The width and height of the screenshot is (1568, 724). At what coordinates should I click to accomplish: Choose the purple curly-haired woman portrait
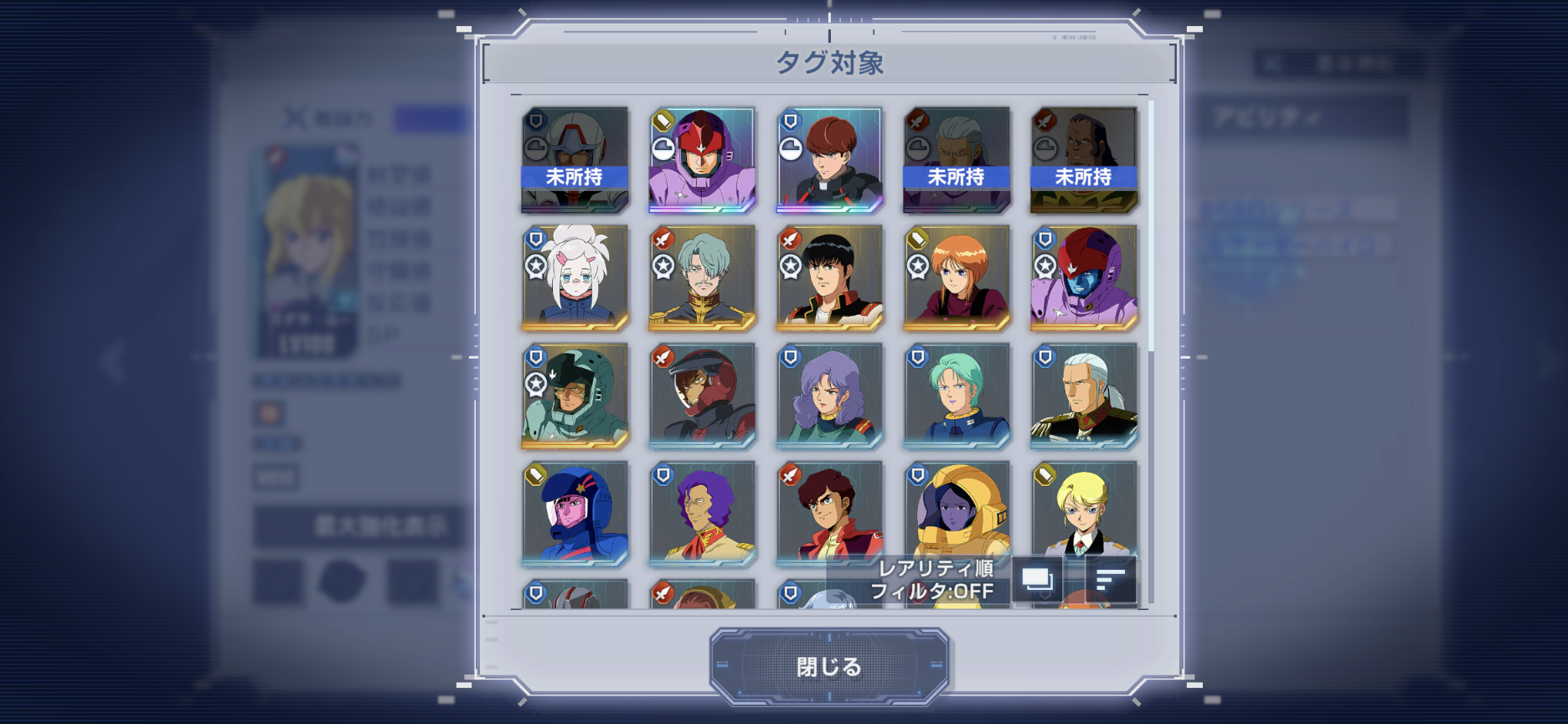(x=829, y=396)
